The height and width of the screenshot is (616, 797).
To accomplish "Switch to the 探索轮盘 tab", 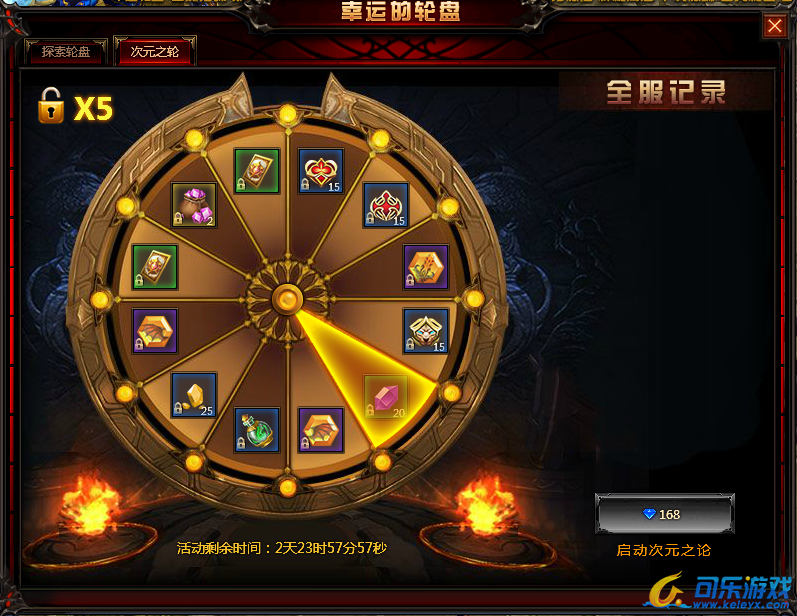I will click(66, 52).
